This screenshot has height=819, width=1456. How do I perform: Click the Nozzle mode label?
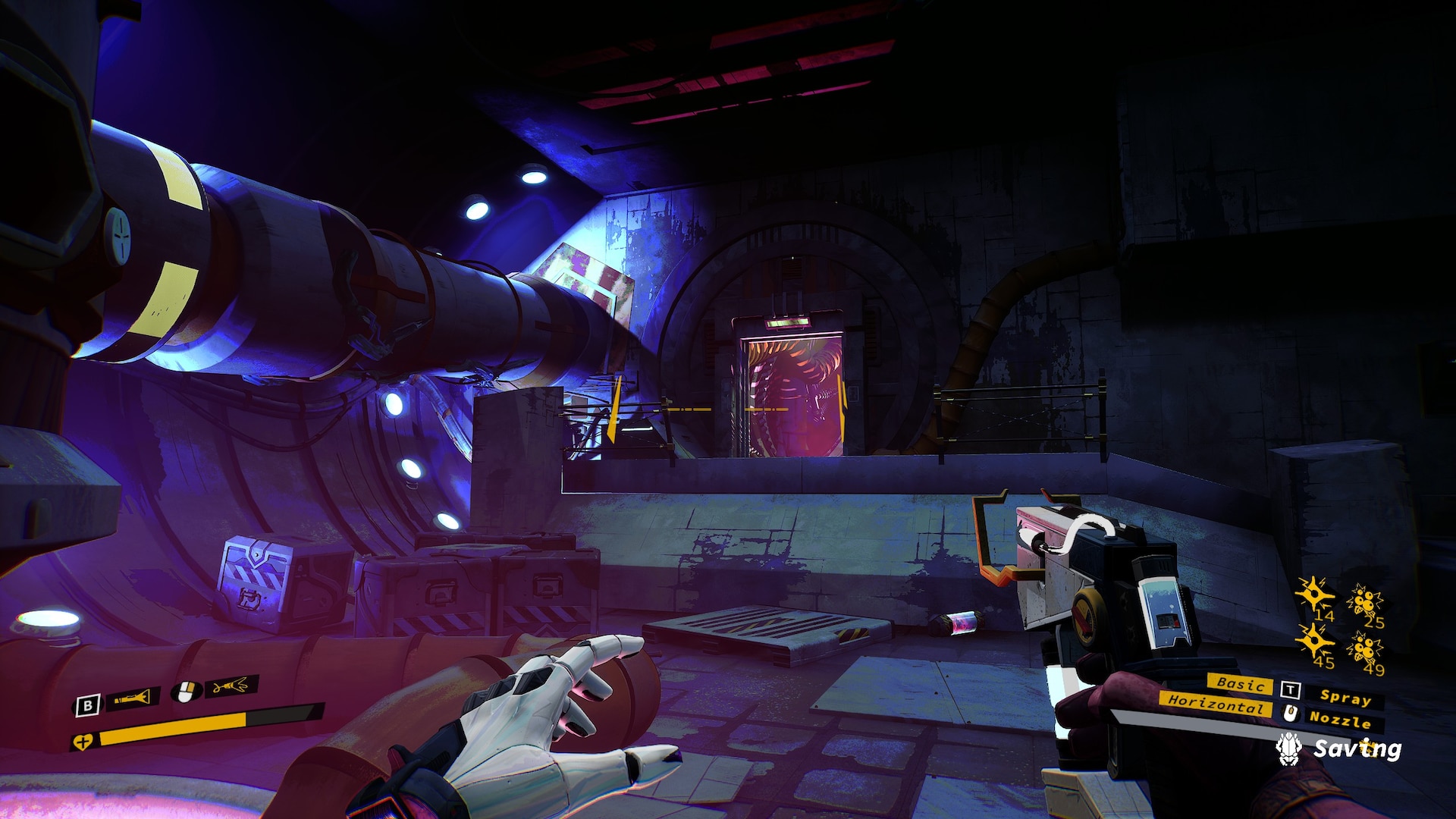(x=1340, y=718)
